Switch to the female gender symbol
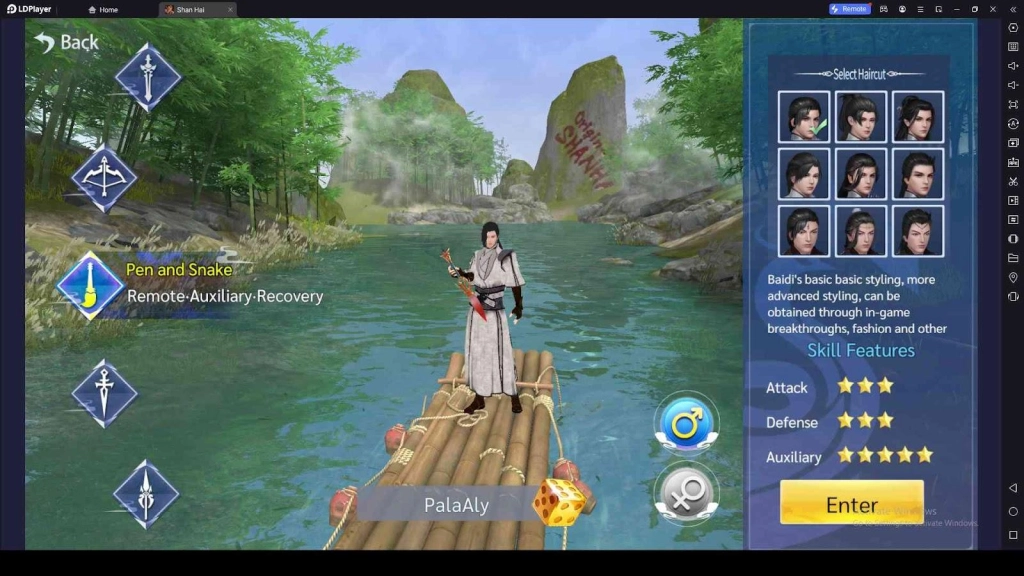Viewport: 1024px width, 576px height. [x=686, y=494]
